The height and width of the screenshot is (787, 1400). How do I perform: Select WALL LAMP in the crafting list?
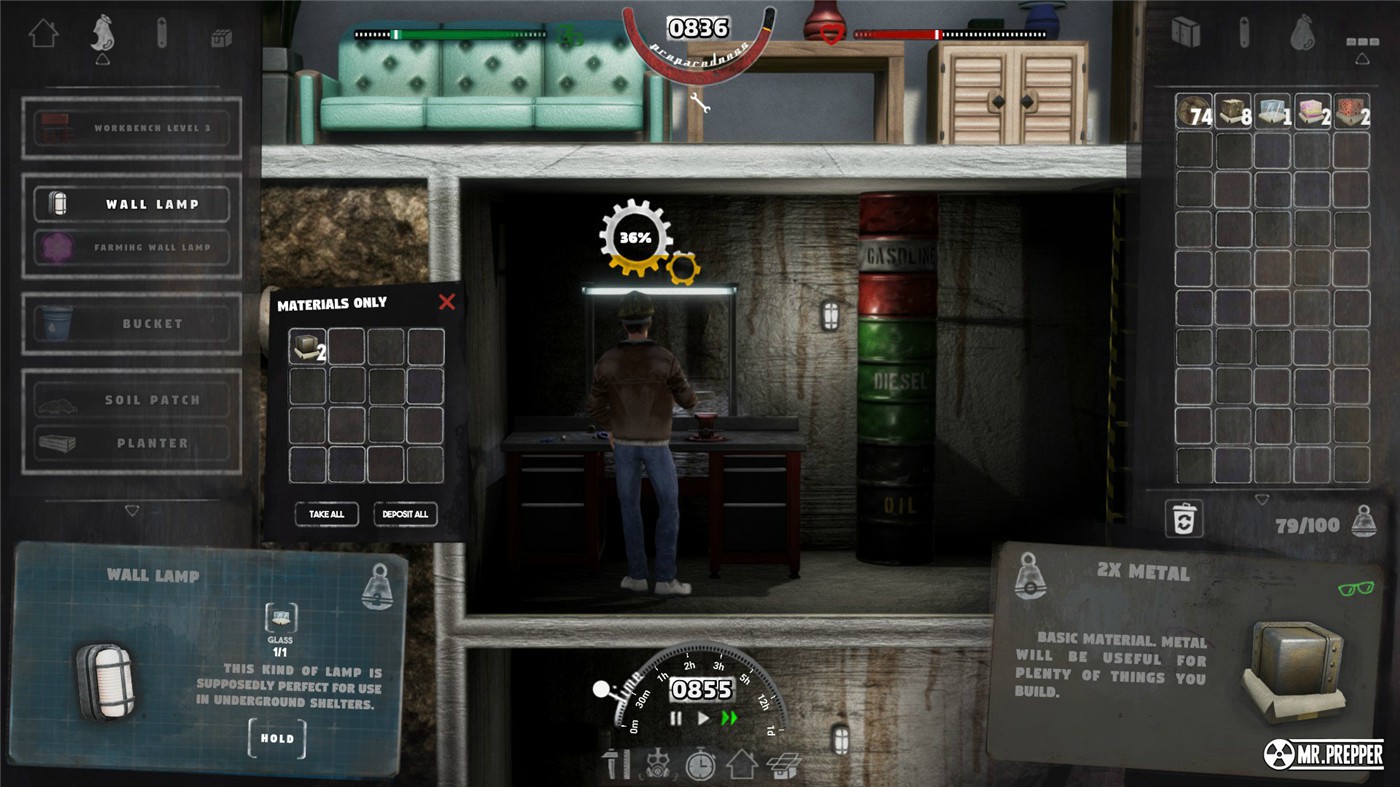[x=132, y=202]
